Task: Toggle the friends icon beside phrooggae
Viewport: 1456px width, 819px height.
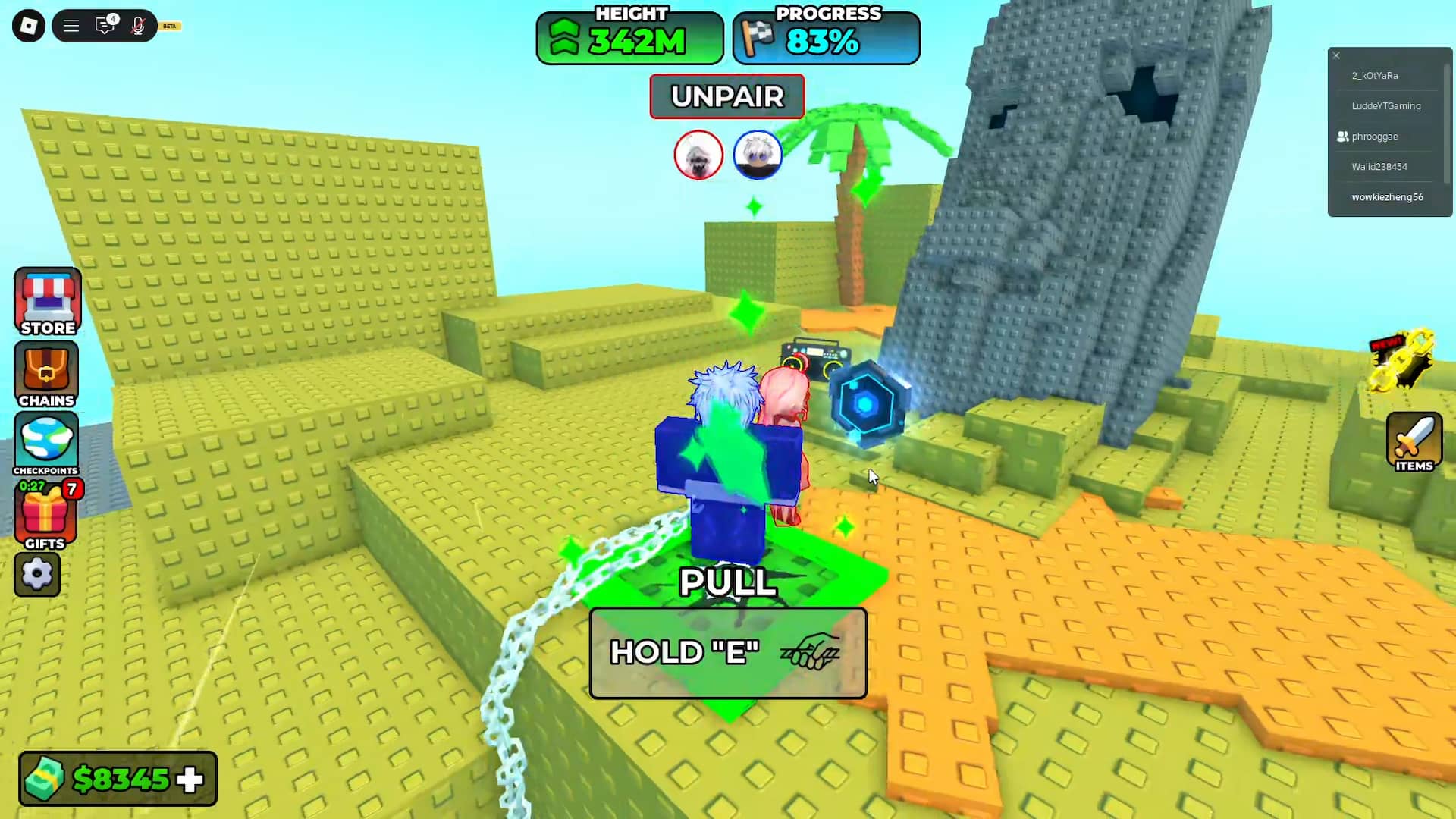Action: (x=1341, y=136)
